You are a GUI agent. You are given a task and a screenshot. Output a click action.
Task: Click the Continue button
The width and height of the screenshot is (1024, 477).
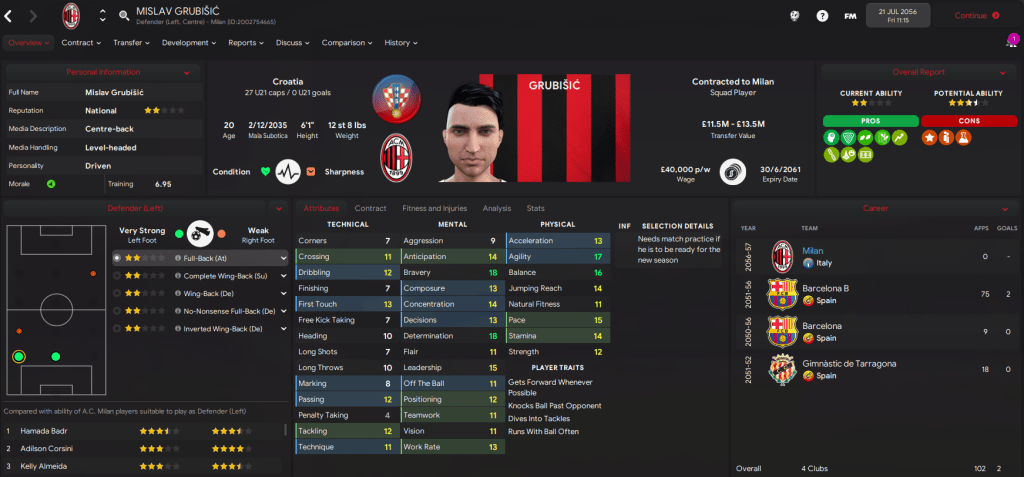976,15
